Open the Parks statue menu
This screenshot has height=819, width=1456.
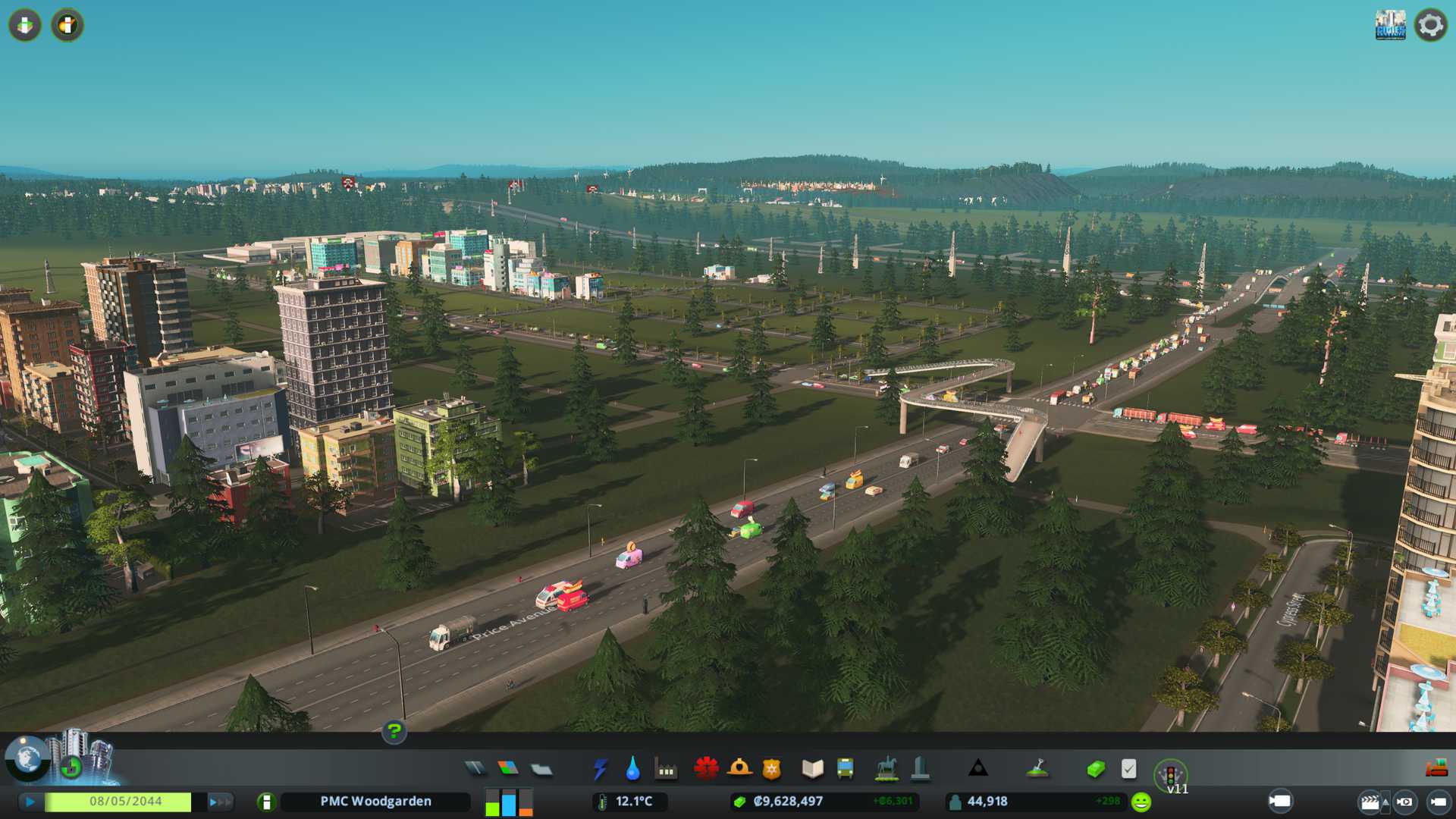pyautogui.click(x=886, y=769)
